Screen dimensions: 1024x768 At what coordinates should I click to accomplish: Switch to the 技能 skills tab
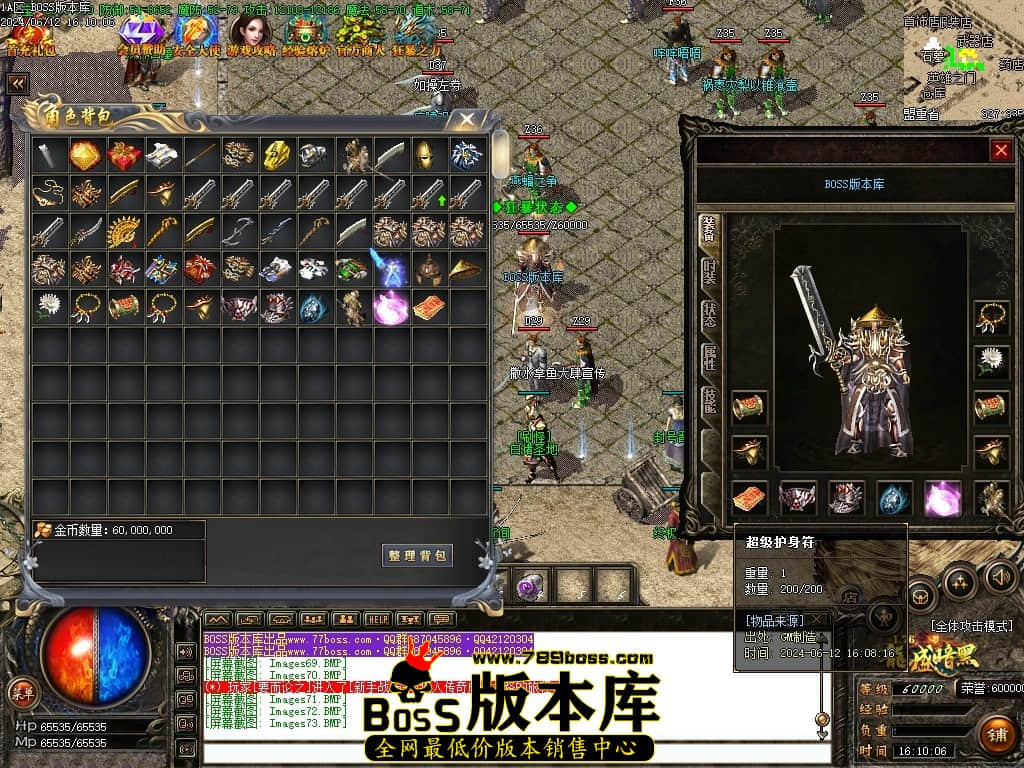point(709,399)
